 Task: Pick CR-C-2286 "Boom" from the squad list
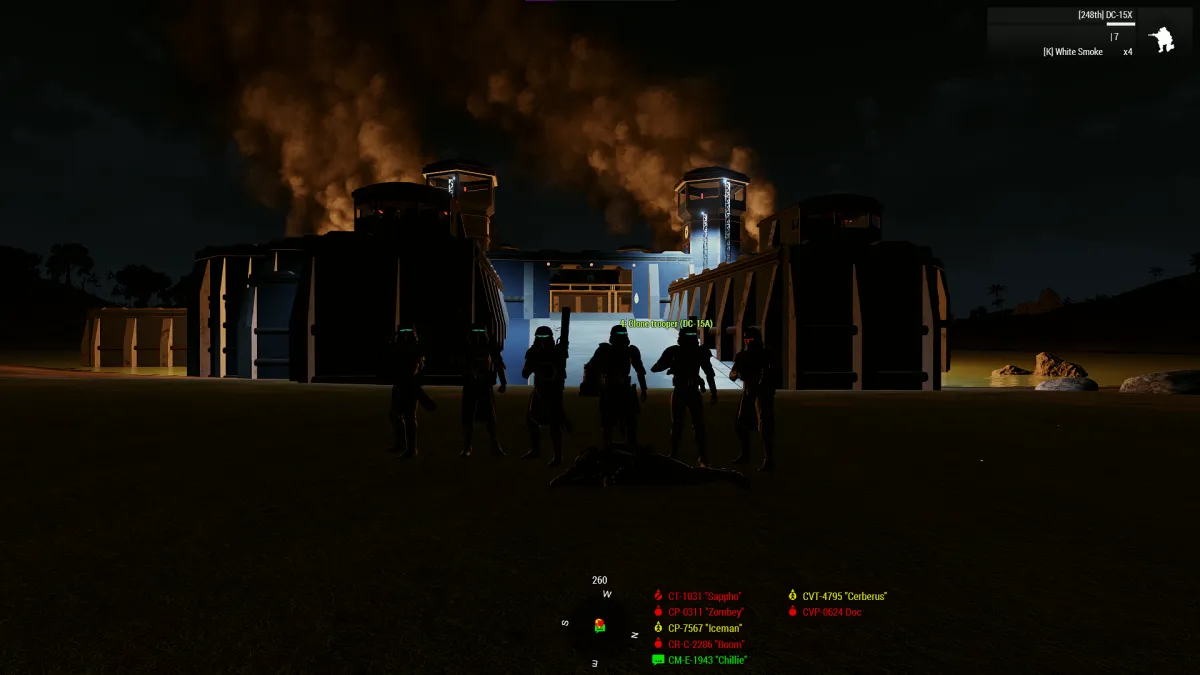pyautogui.click(x=706, y=644)
